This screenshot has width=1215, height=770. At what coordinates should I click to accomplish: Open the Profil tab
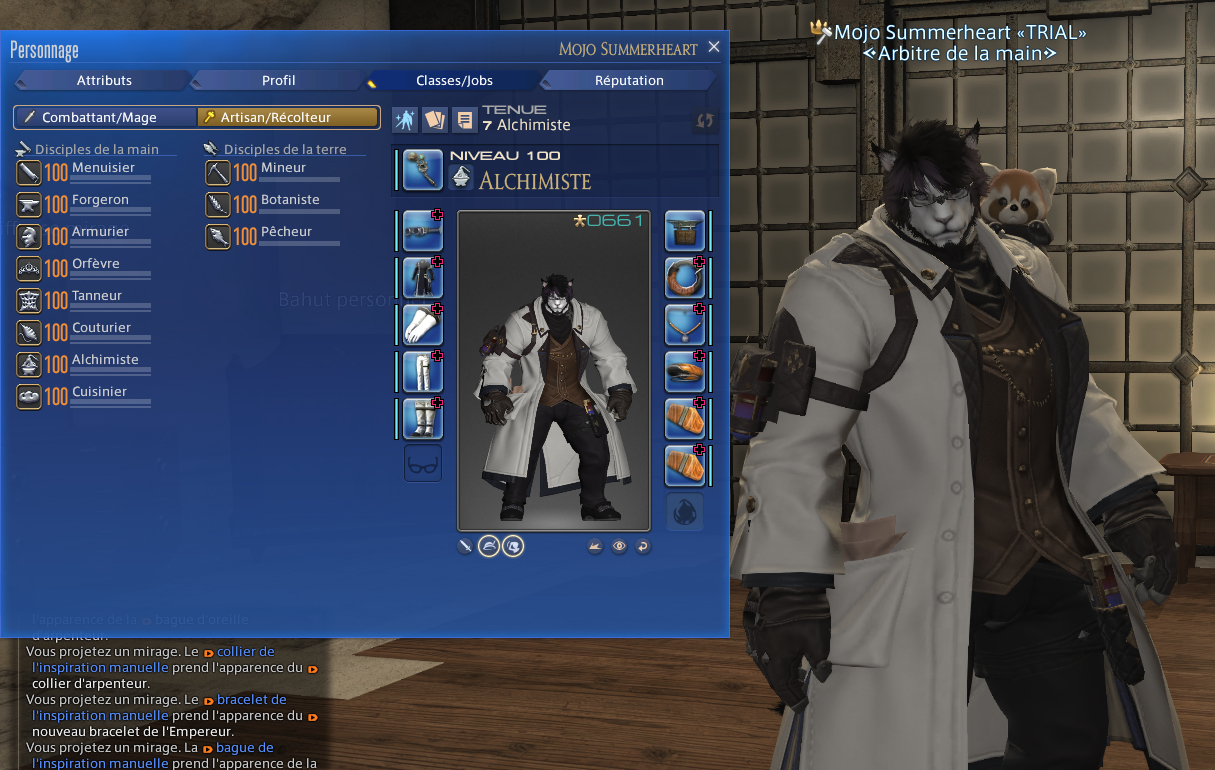click(278, 80)
